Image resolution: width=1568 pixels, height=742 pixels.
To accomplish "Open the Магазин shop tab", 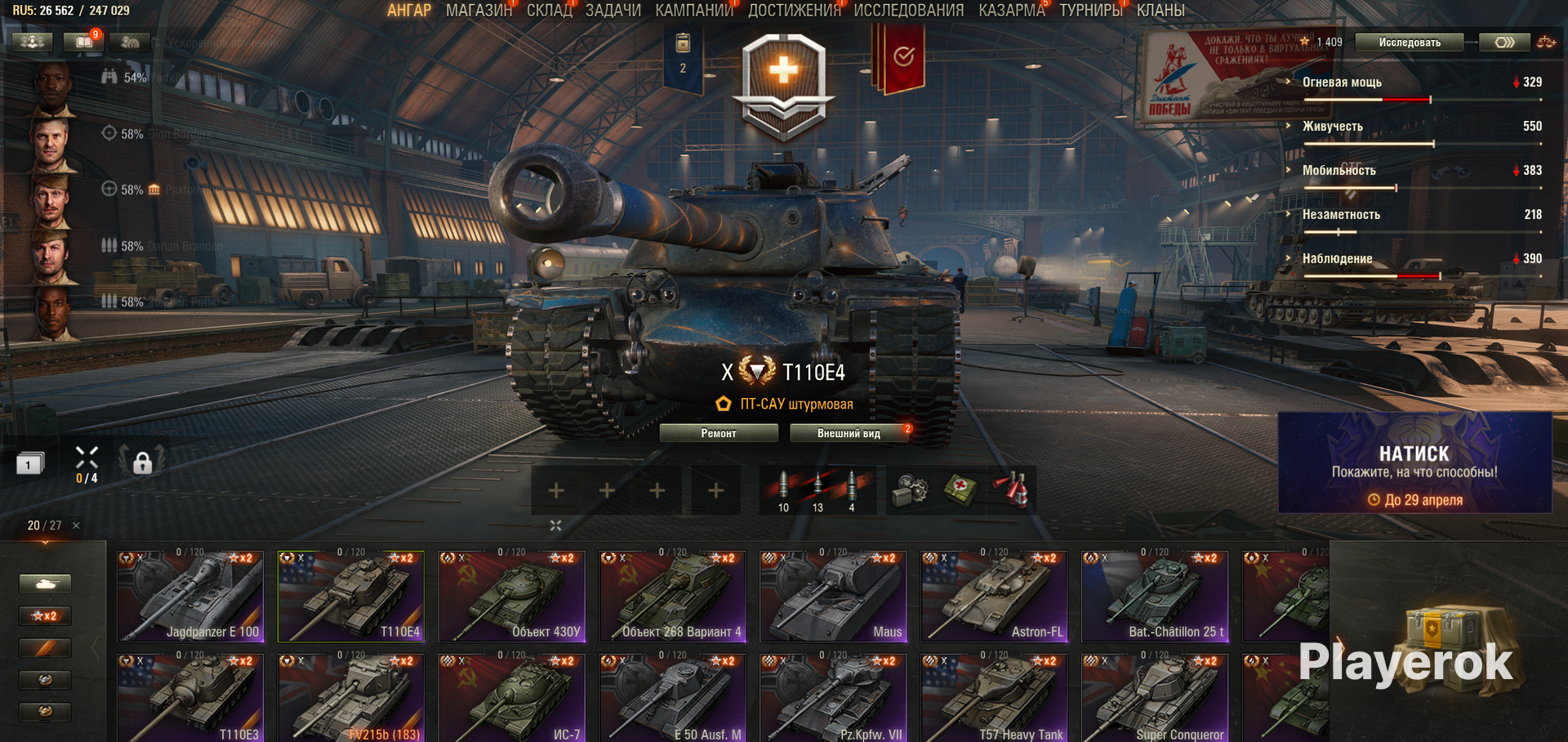I will pos(479,11).
